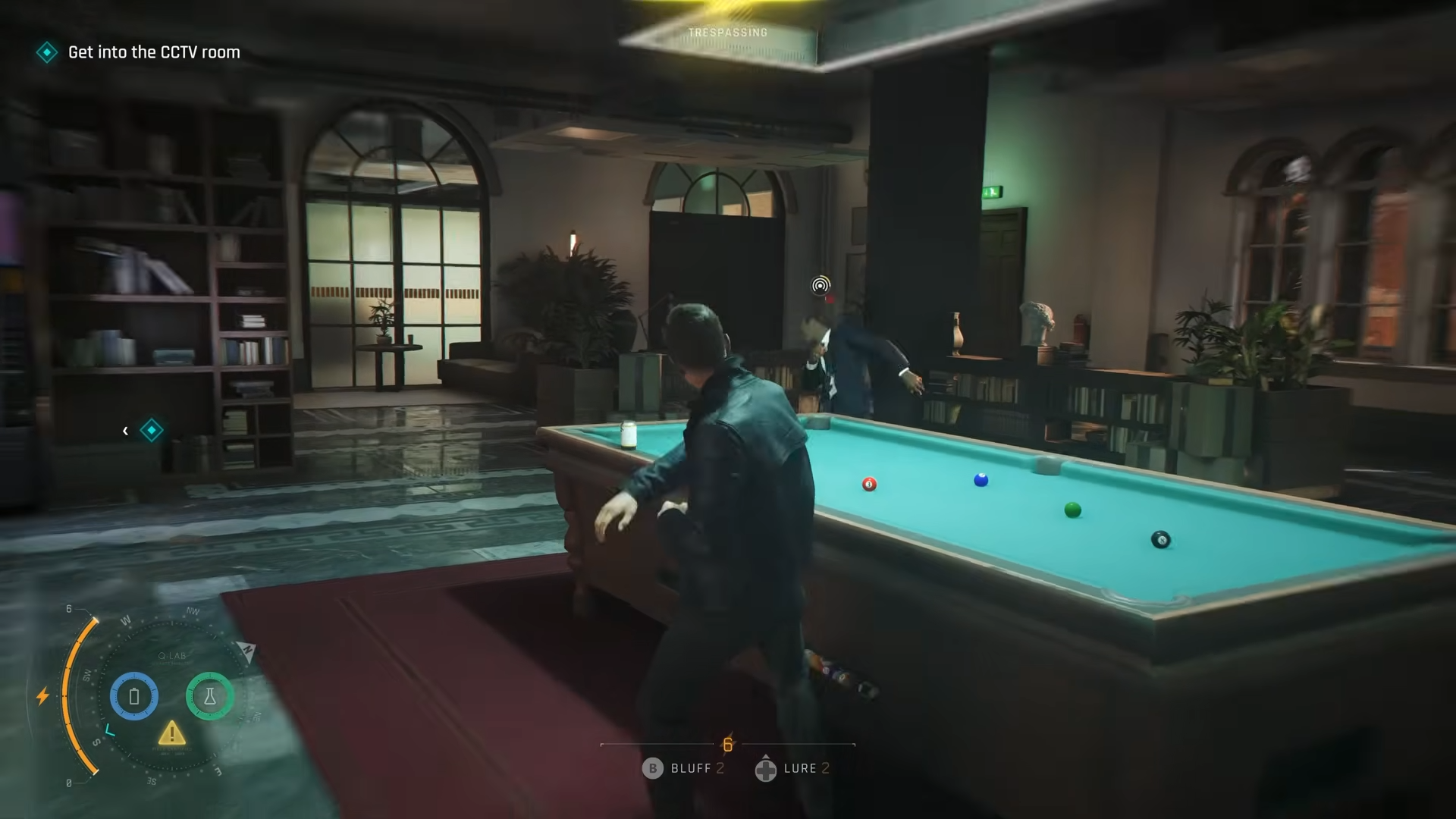
Task: Toggle the yellow warning triangle on the compass
Action: [x=171, y=734]
